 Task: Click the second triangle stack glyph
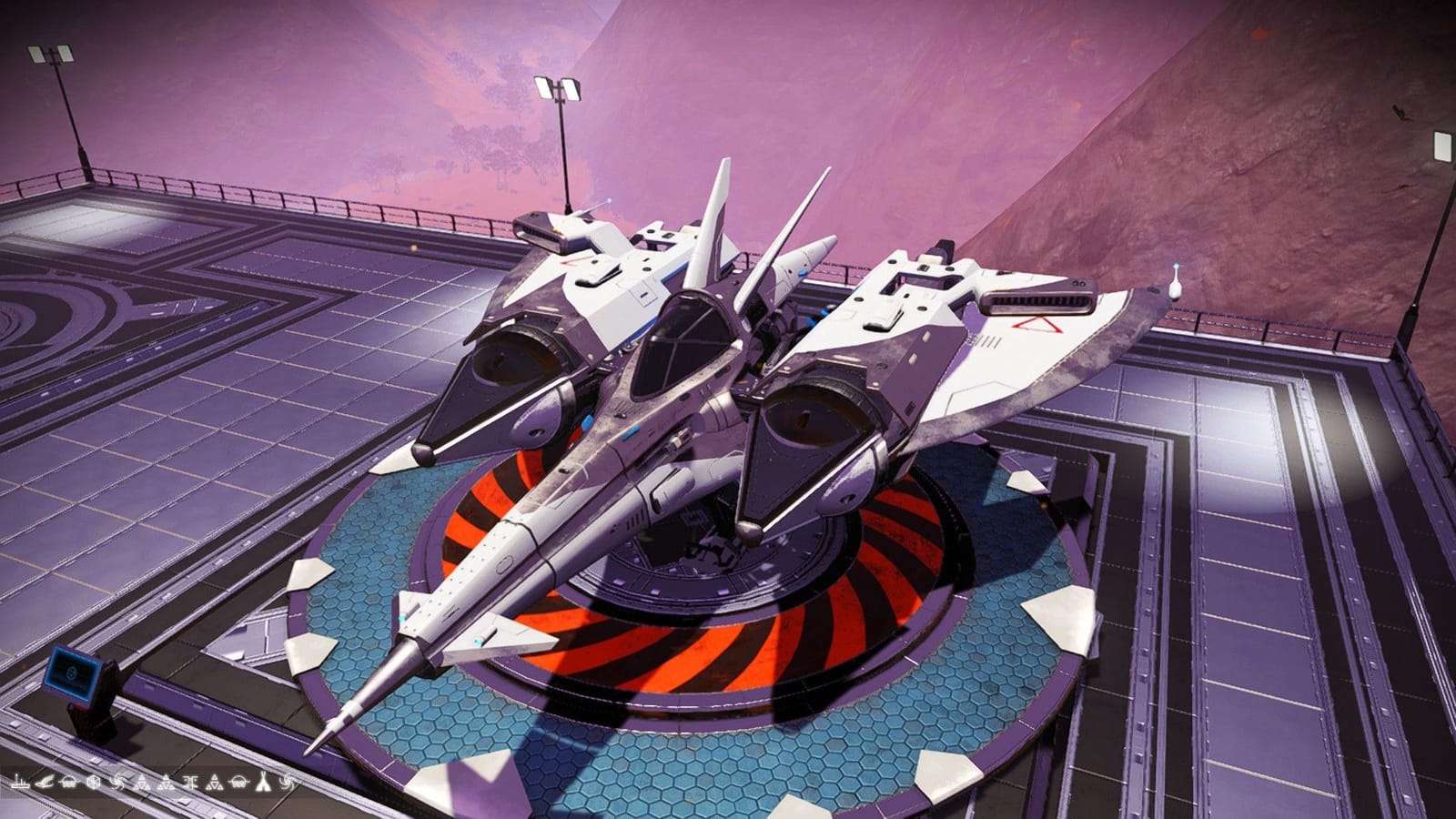tap(166, 784)
